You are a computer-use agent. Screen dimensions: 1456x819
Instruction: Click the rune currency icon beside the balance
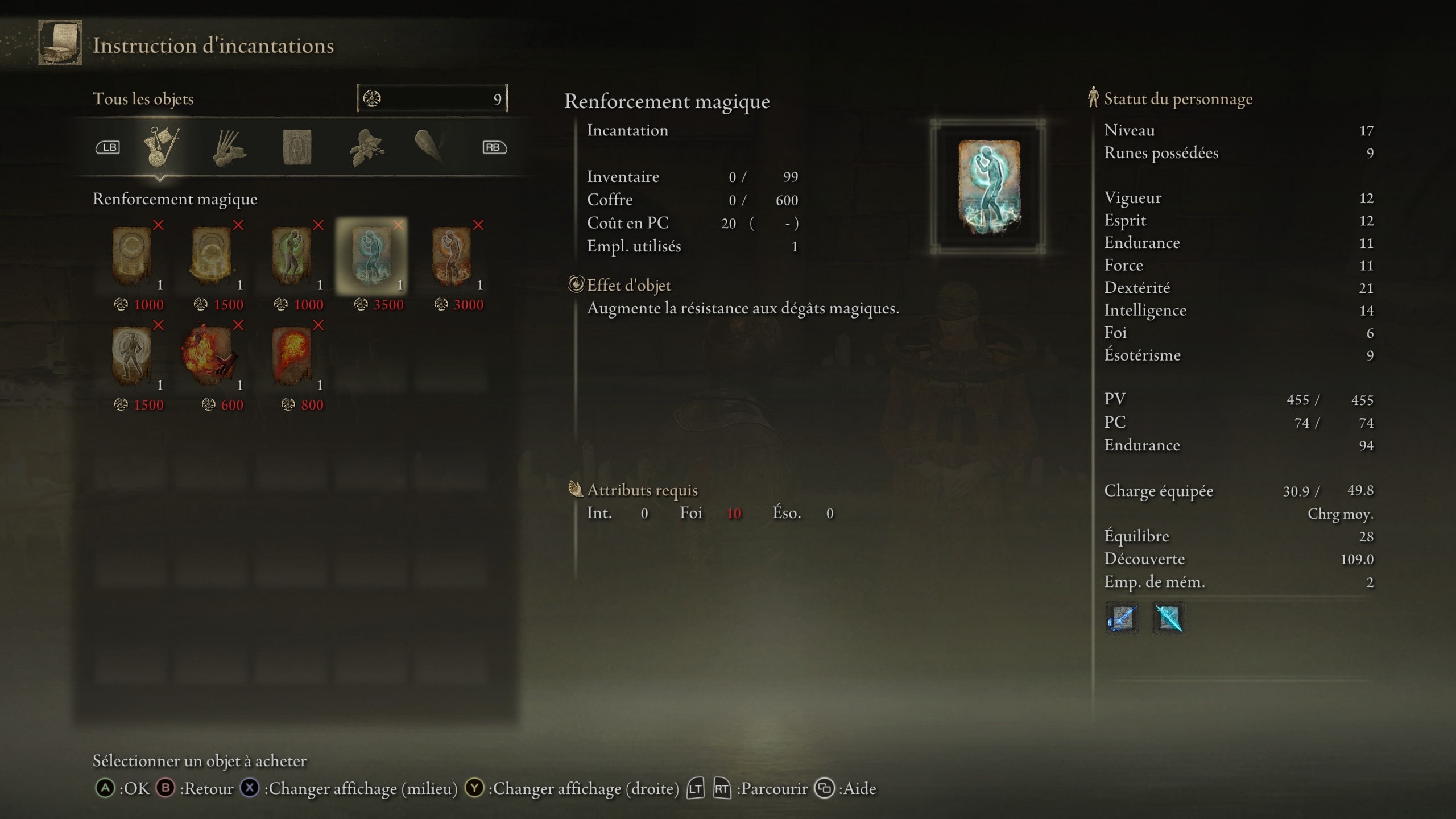coord(373,98)
